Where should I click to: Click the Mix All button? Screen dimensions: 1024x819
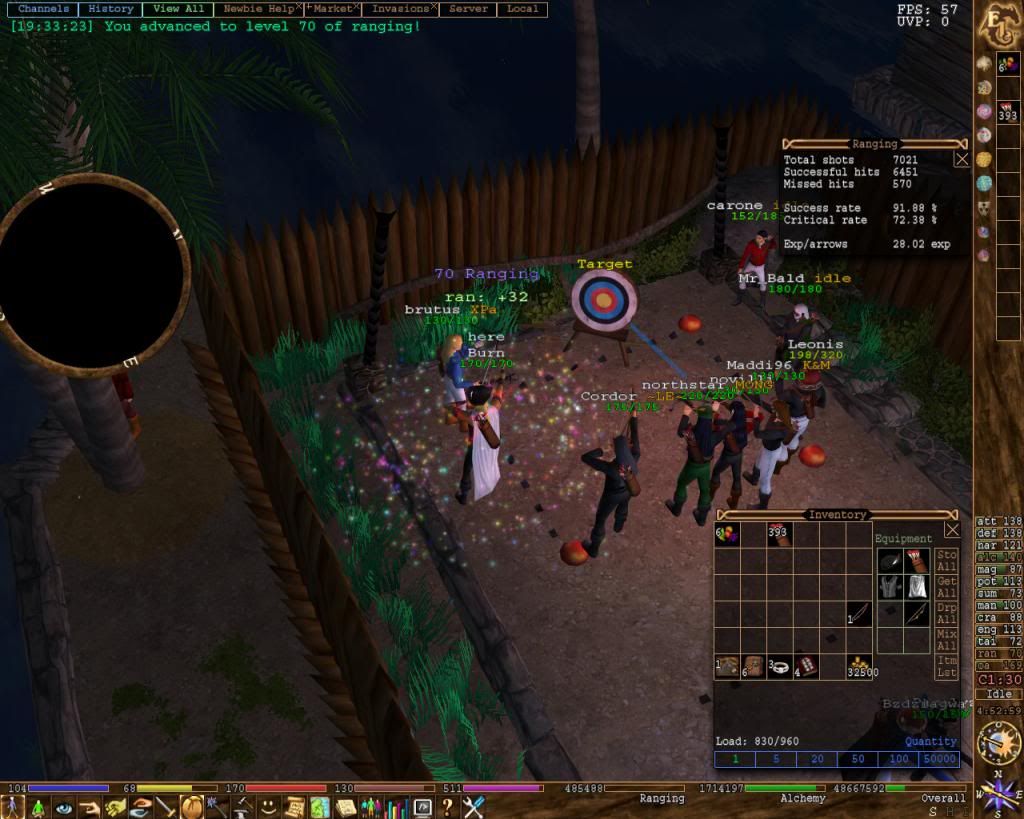tap(946, 640)
